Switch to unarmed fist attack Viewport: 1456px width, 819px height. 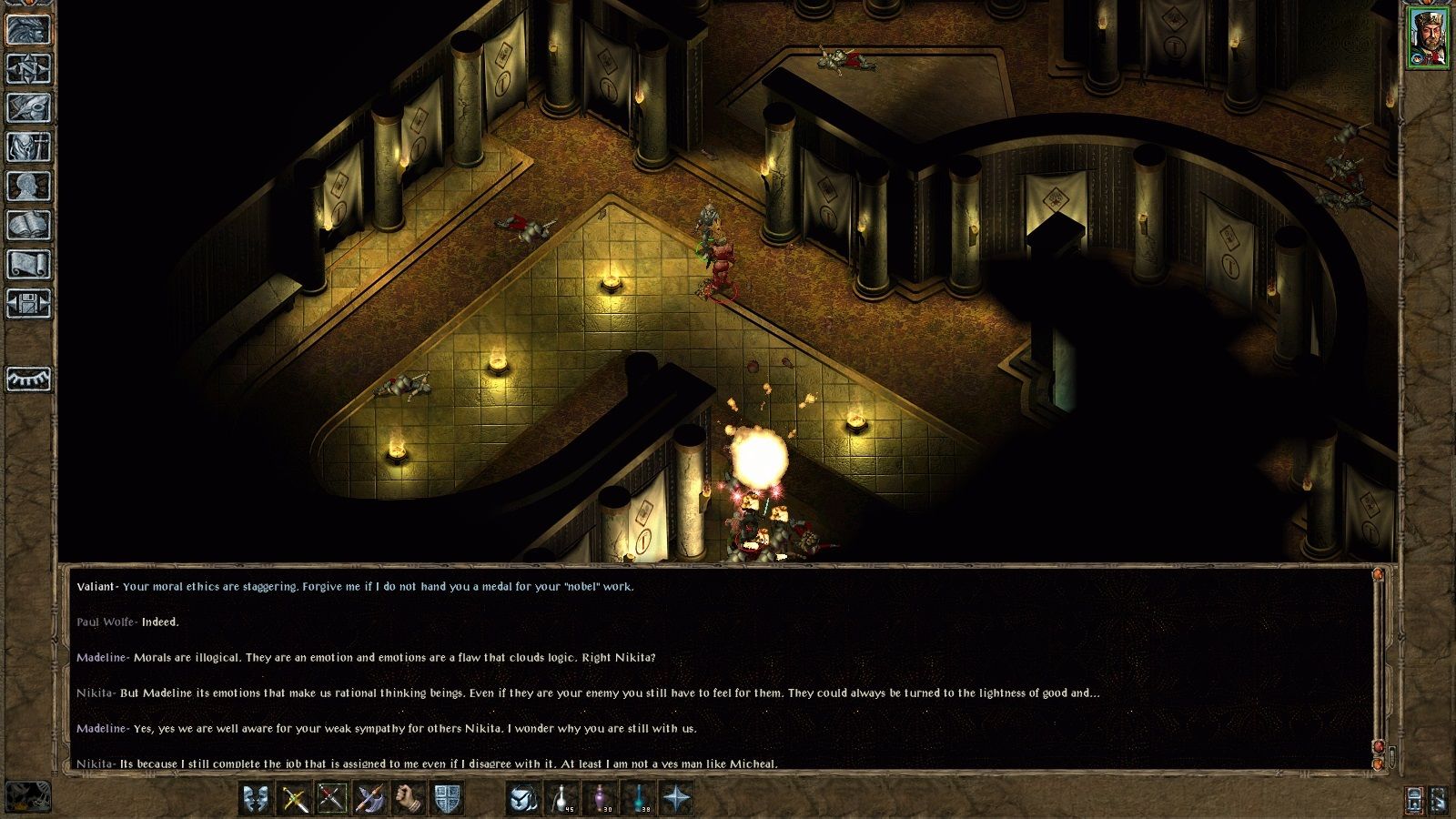click(408, 796)
